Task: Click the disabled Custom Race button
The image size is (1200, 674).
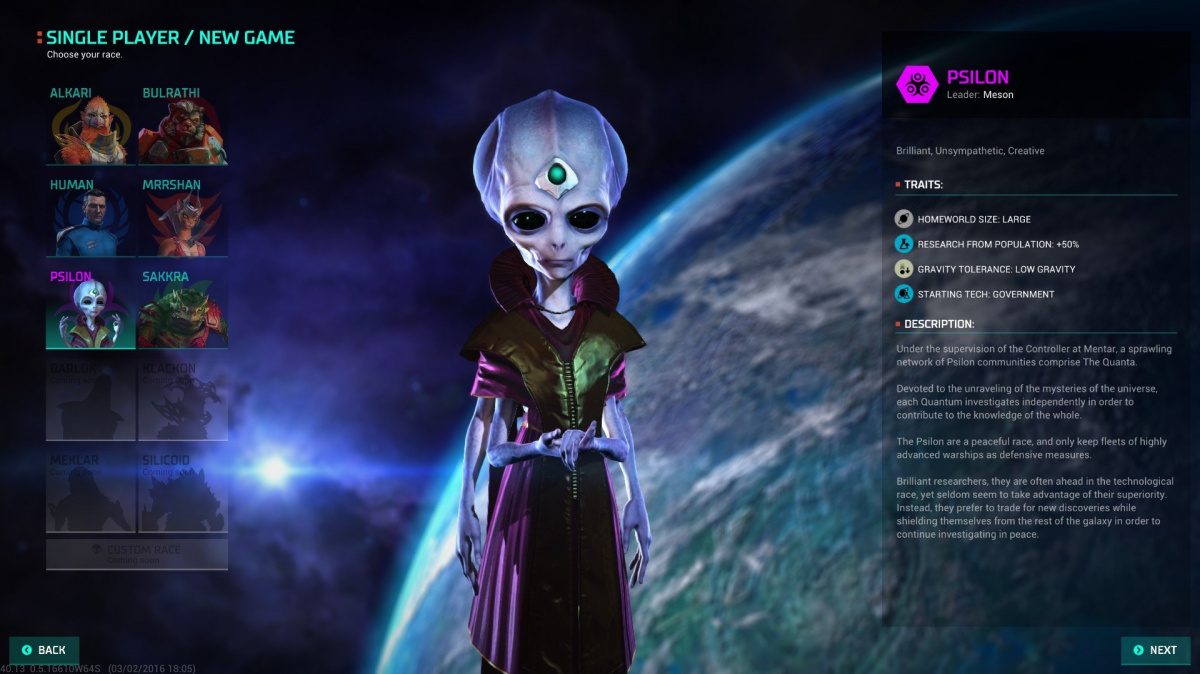Action: click(137, 554)
